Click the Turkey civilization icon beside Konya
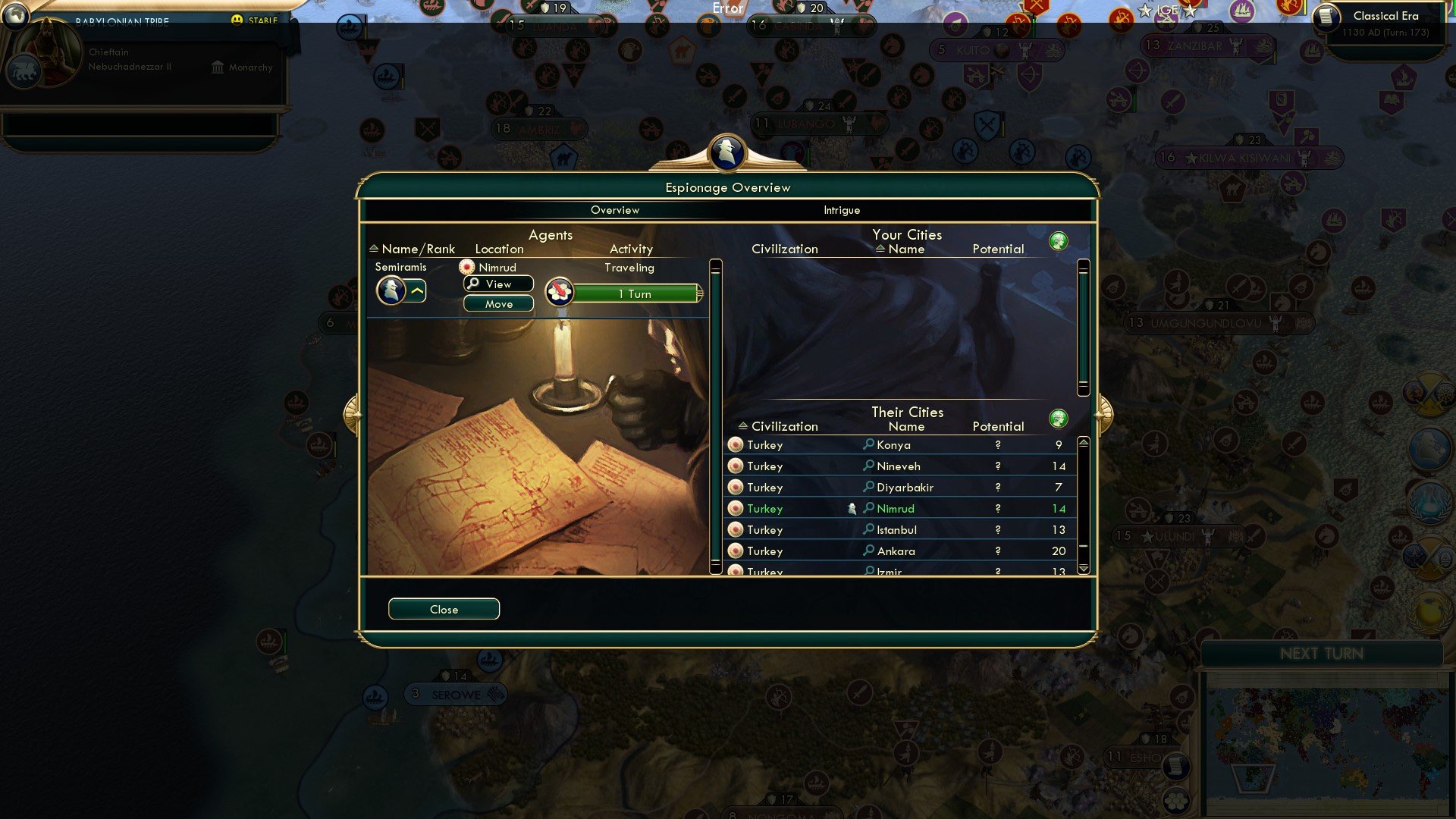 coord(736,445)
